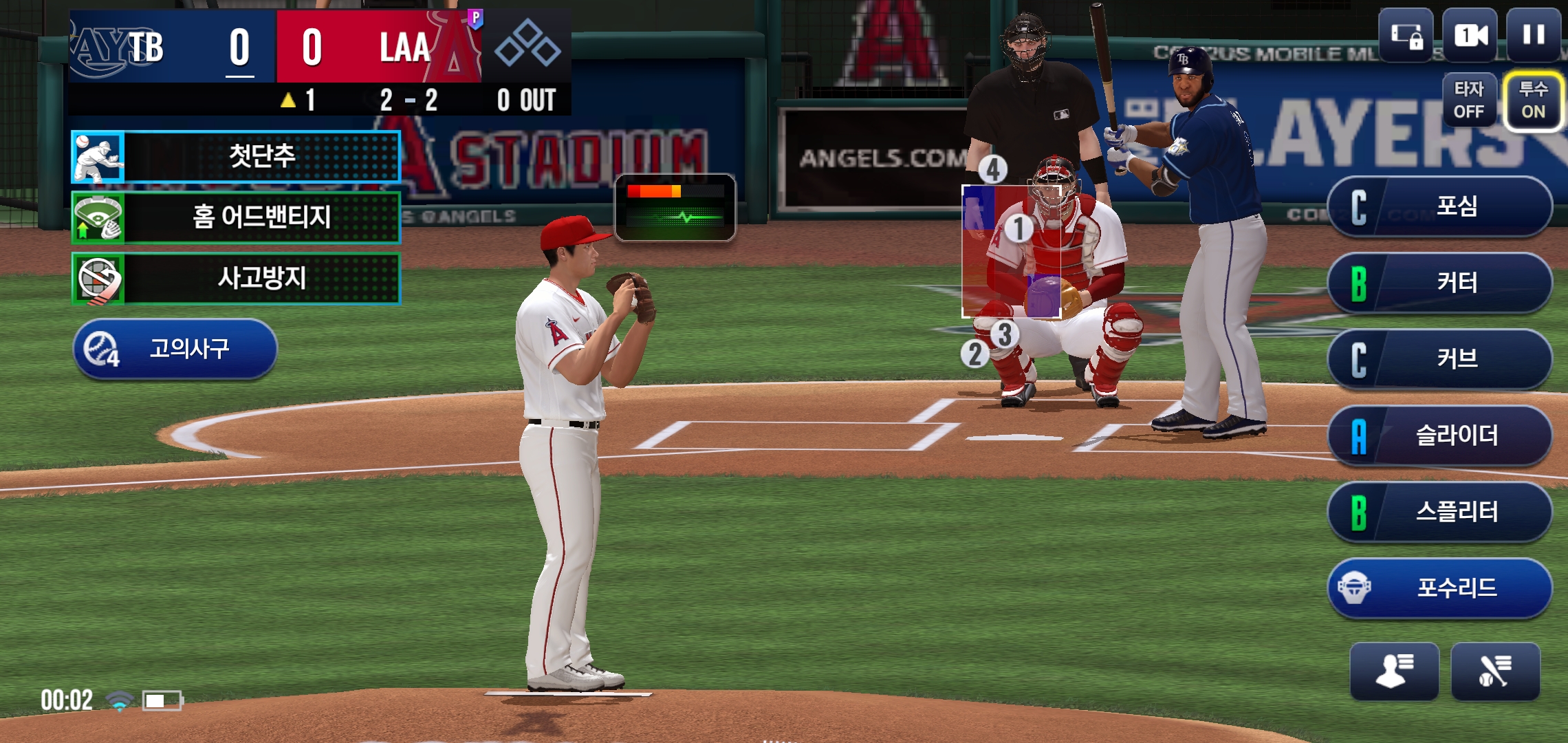This screenshot has width=1568, height=743.
Task: Choose the curveball pitch (커브)
Action: [1440, 359]
